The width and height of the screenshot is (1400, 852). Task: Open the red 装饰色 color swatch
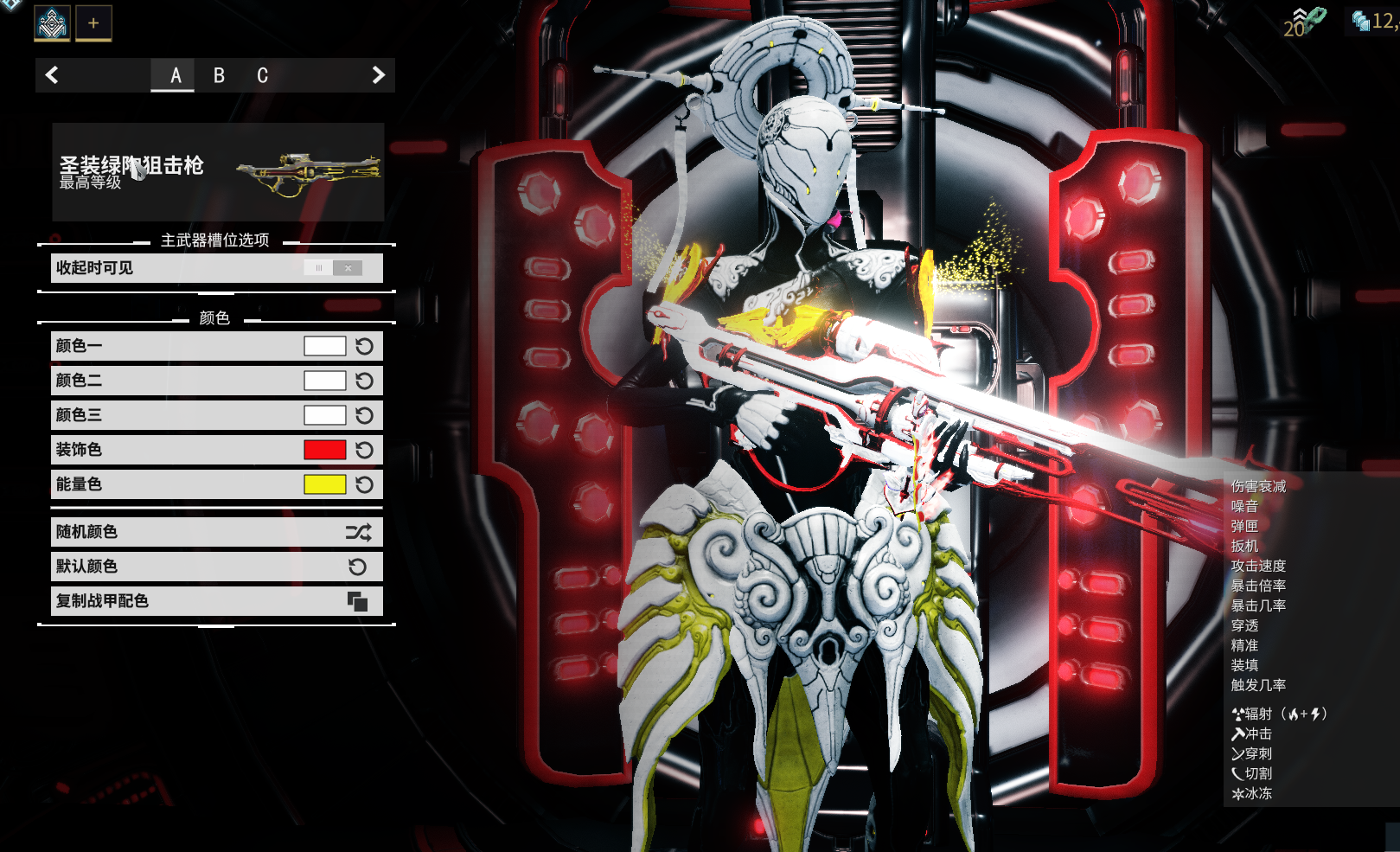click(x=324, y=450)
